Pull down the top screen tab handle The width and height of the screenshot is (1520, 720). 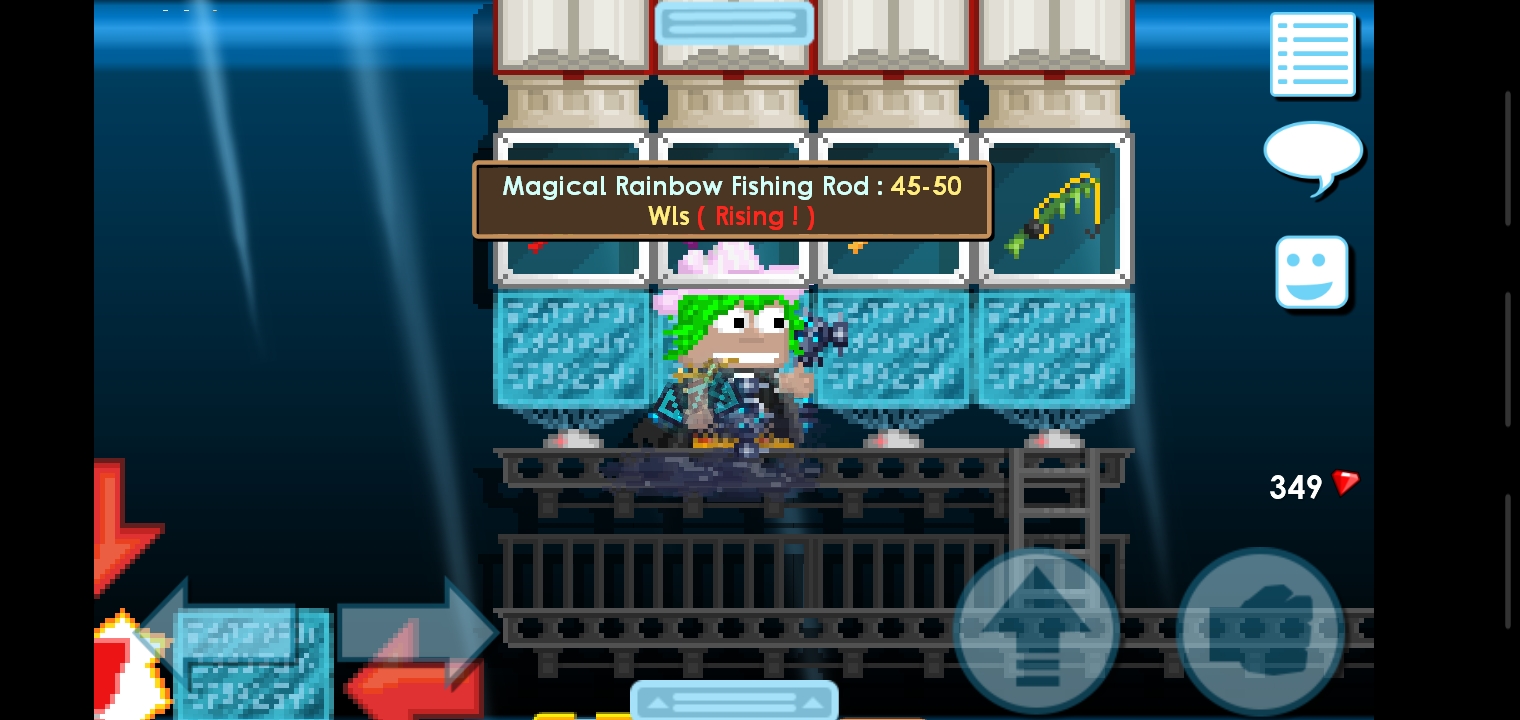point(735,22)
